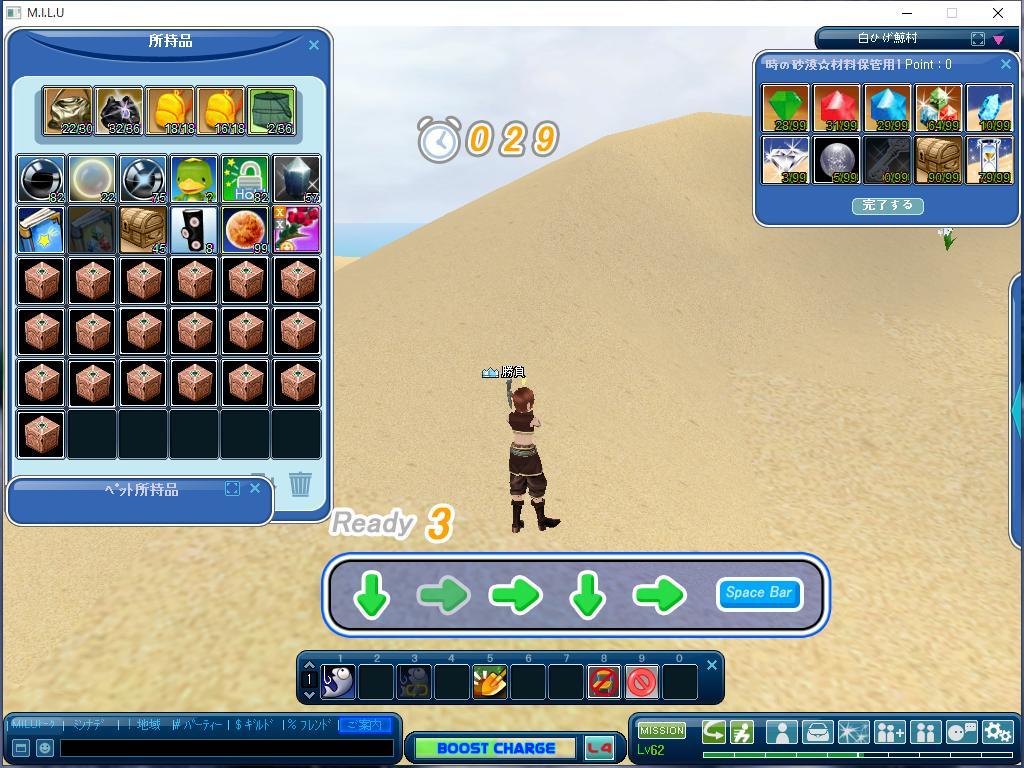1024x768 pixels.
Task: Select the green emerald material slot
Action: 786,109
